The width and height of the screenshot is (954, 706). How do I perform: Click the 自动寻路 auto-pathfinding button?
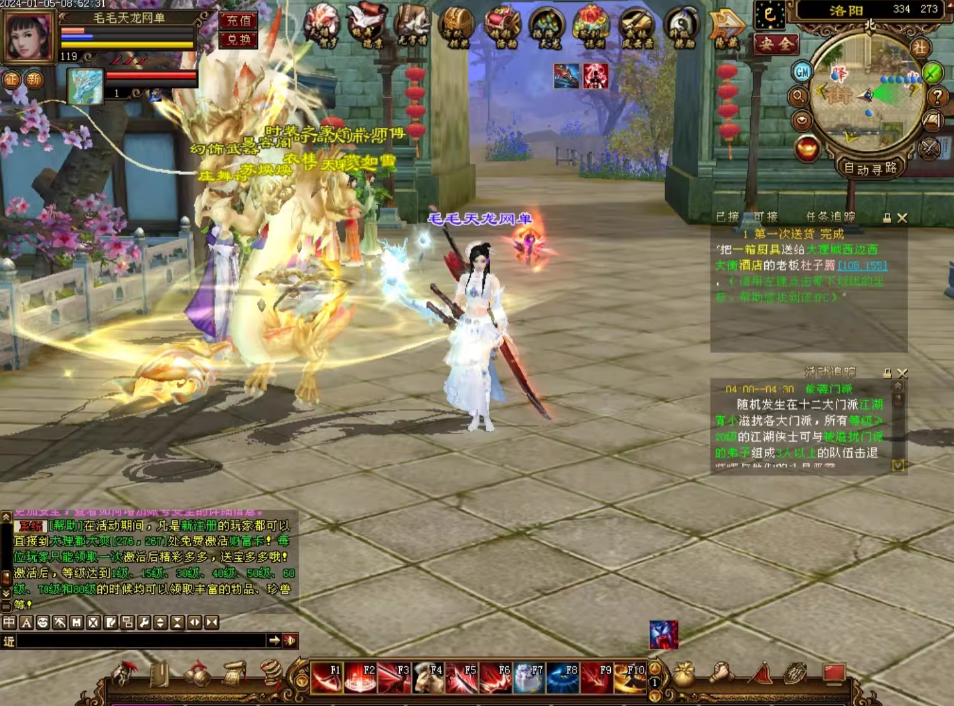pos(869,168)
